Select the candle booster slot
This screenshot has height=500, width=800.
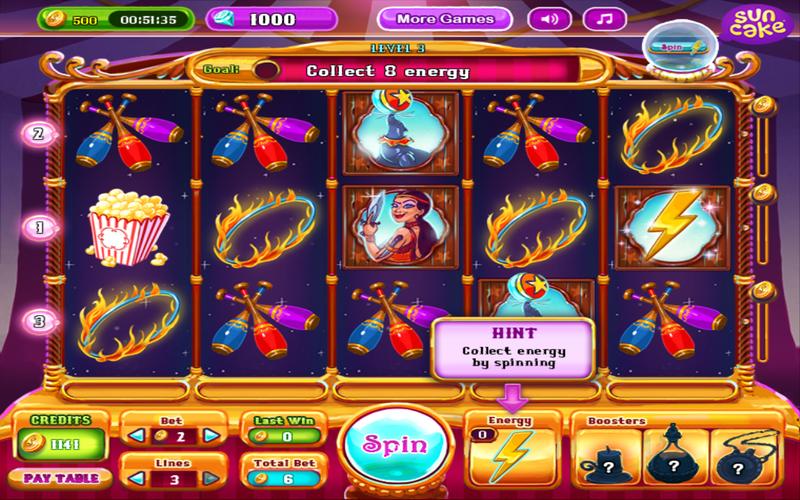(606, 456)
